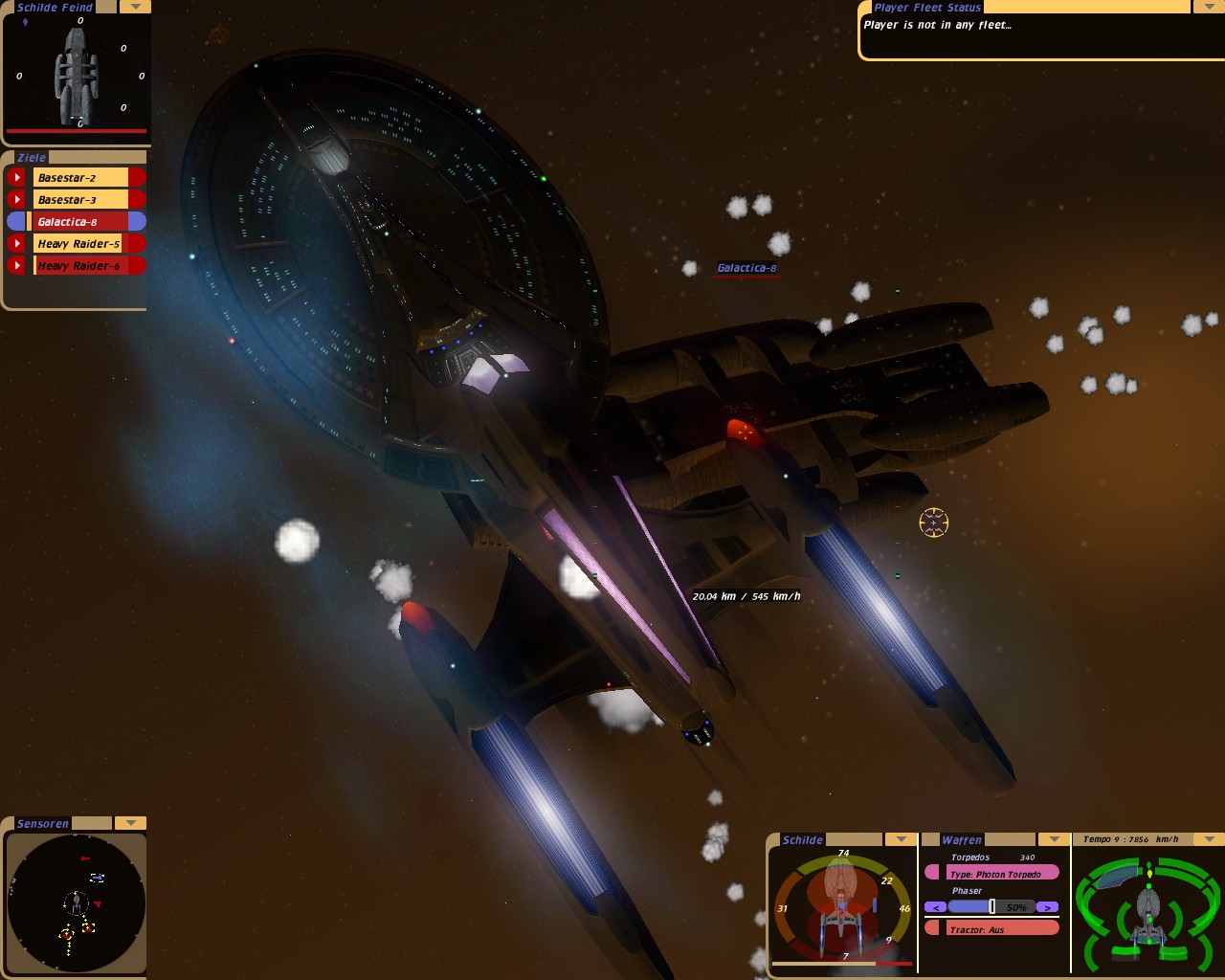
Task: Minimize the Waffen weapons panel
Action: 1054,839
